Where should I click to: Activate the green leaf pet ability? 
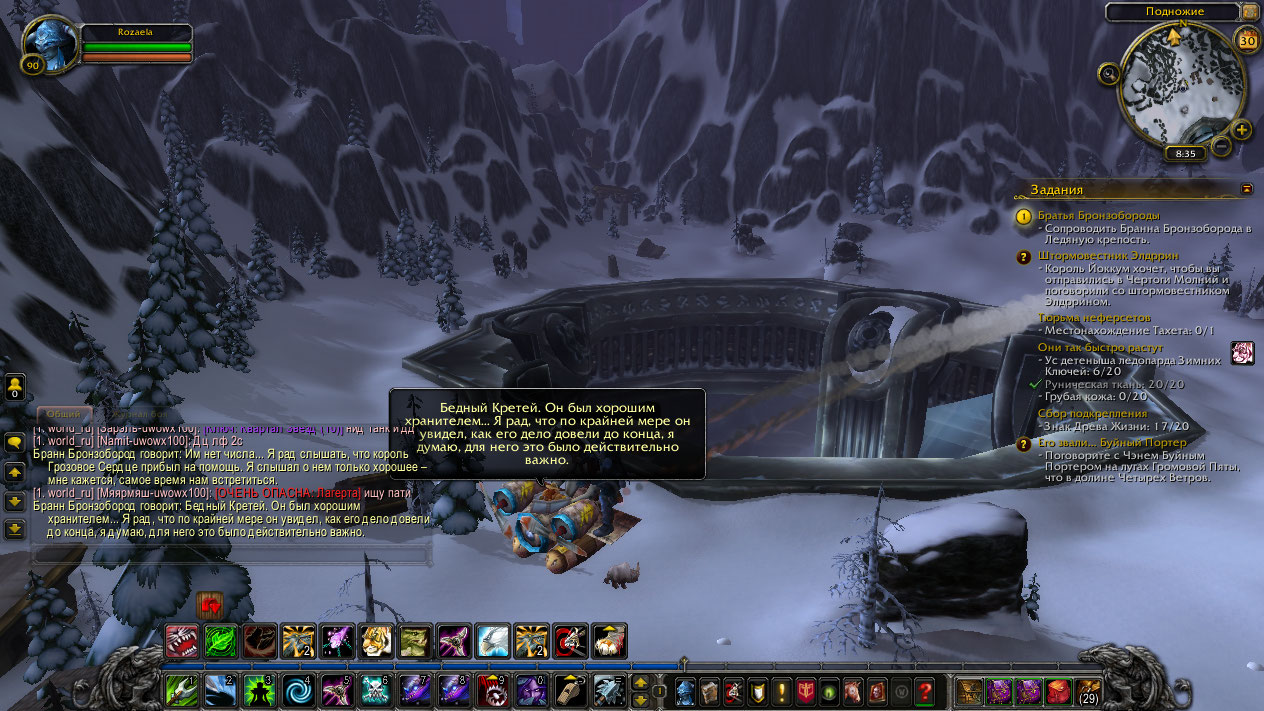(220, 640)
